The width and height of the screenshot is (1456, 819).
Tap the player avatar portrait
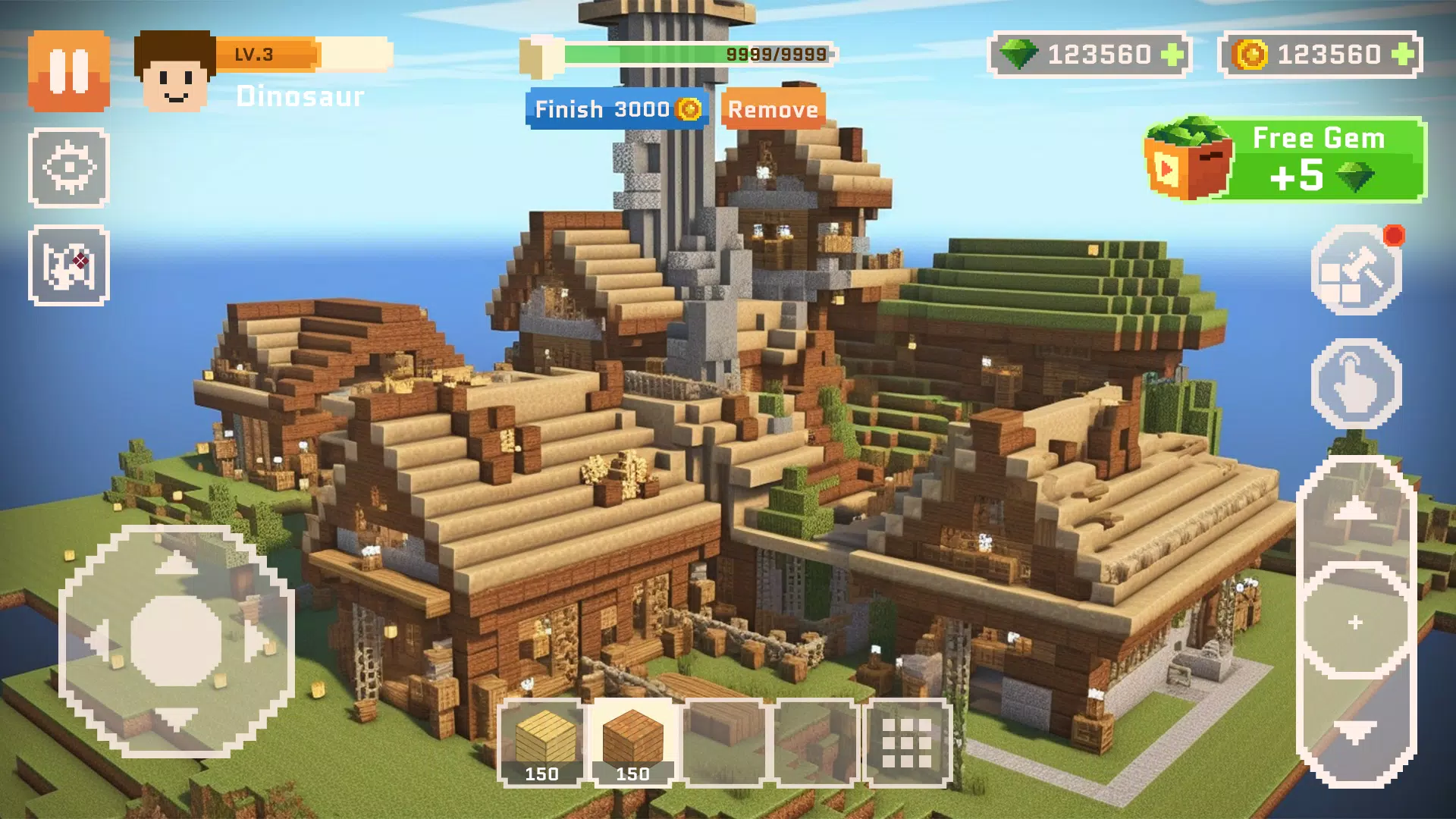(x=175, y=72)
